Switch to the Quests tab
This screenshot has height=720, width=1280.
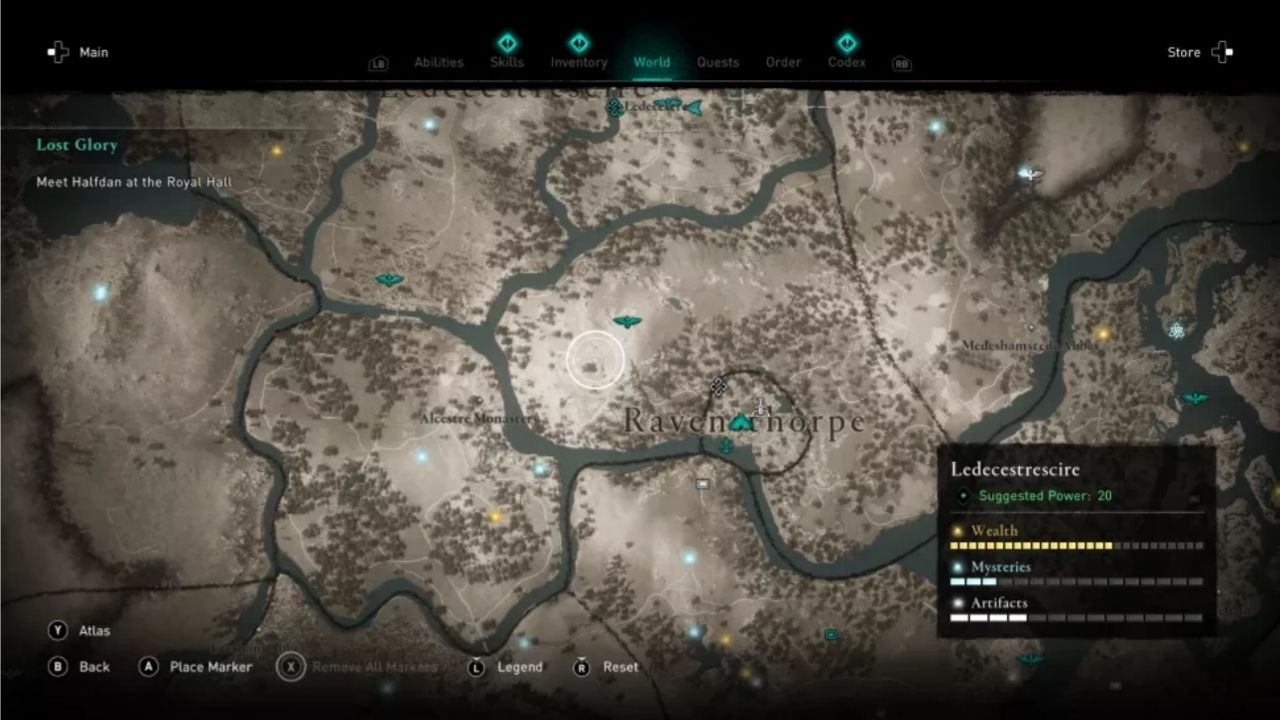[718, 62]
